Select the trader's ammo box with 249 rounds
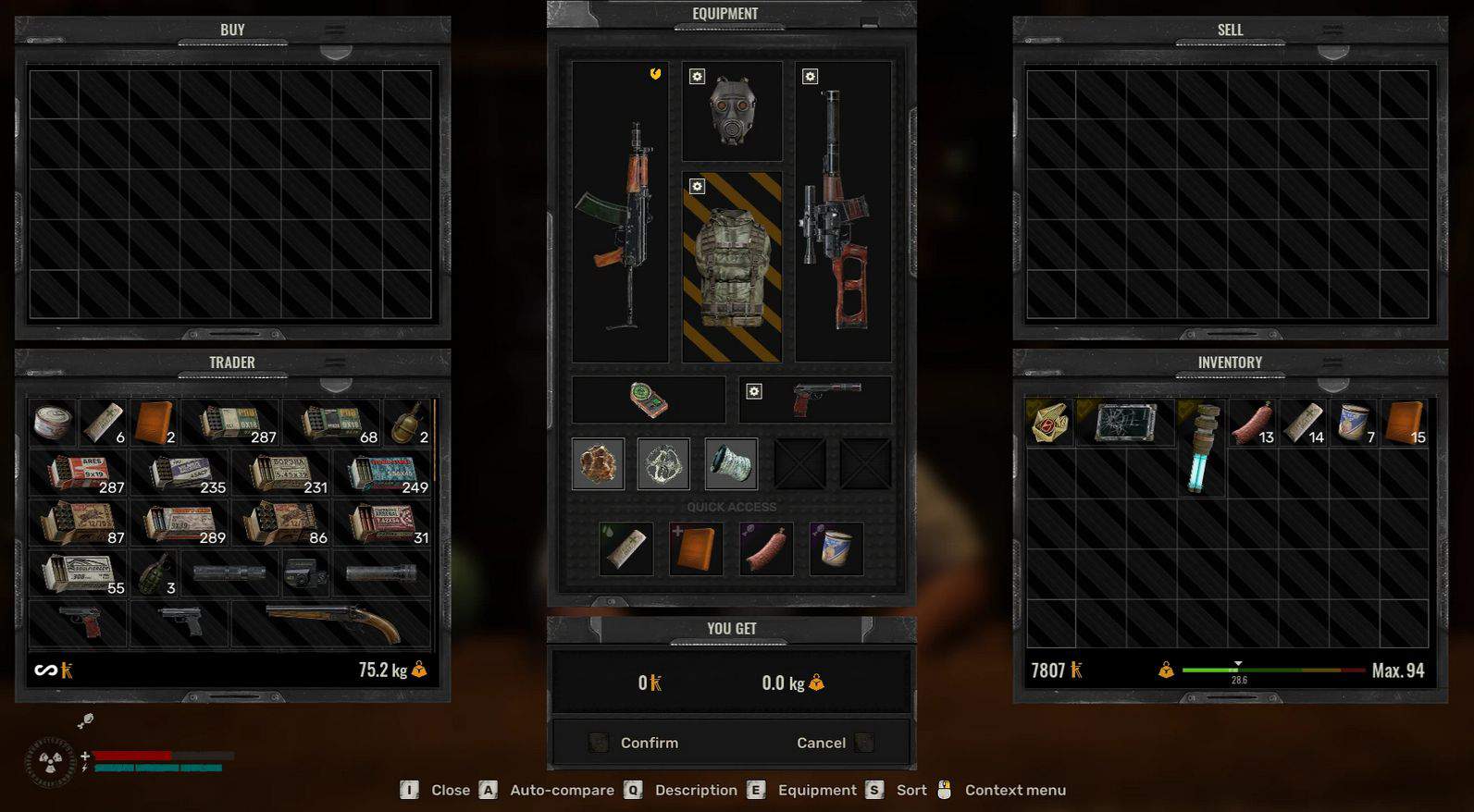The width and height of the screenshot is (1474, 812). [384, 474]
